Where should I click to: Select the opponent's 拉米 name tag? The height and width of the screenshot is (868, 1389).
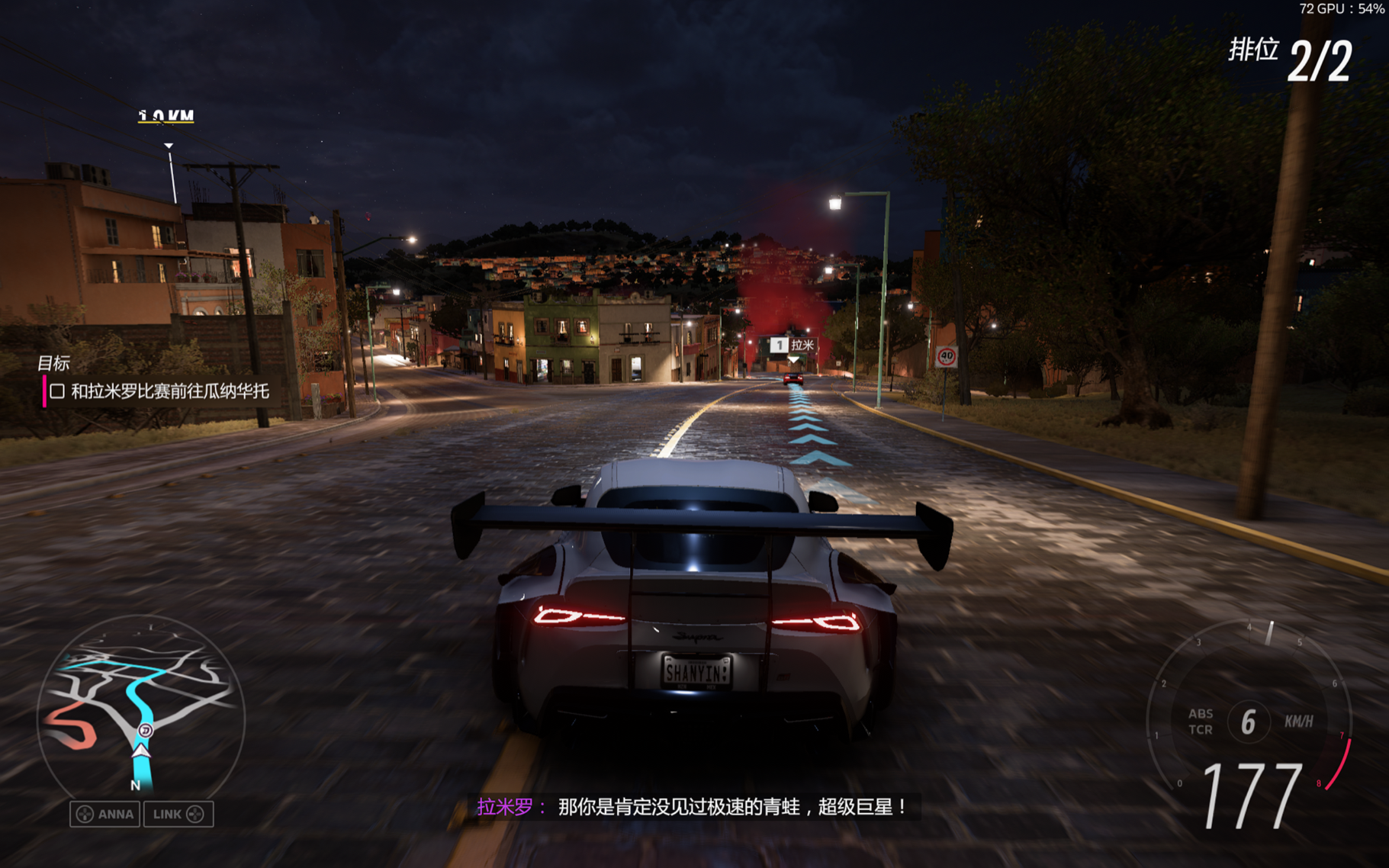793,346
